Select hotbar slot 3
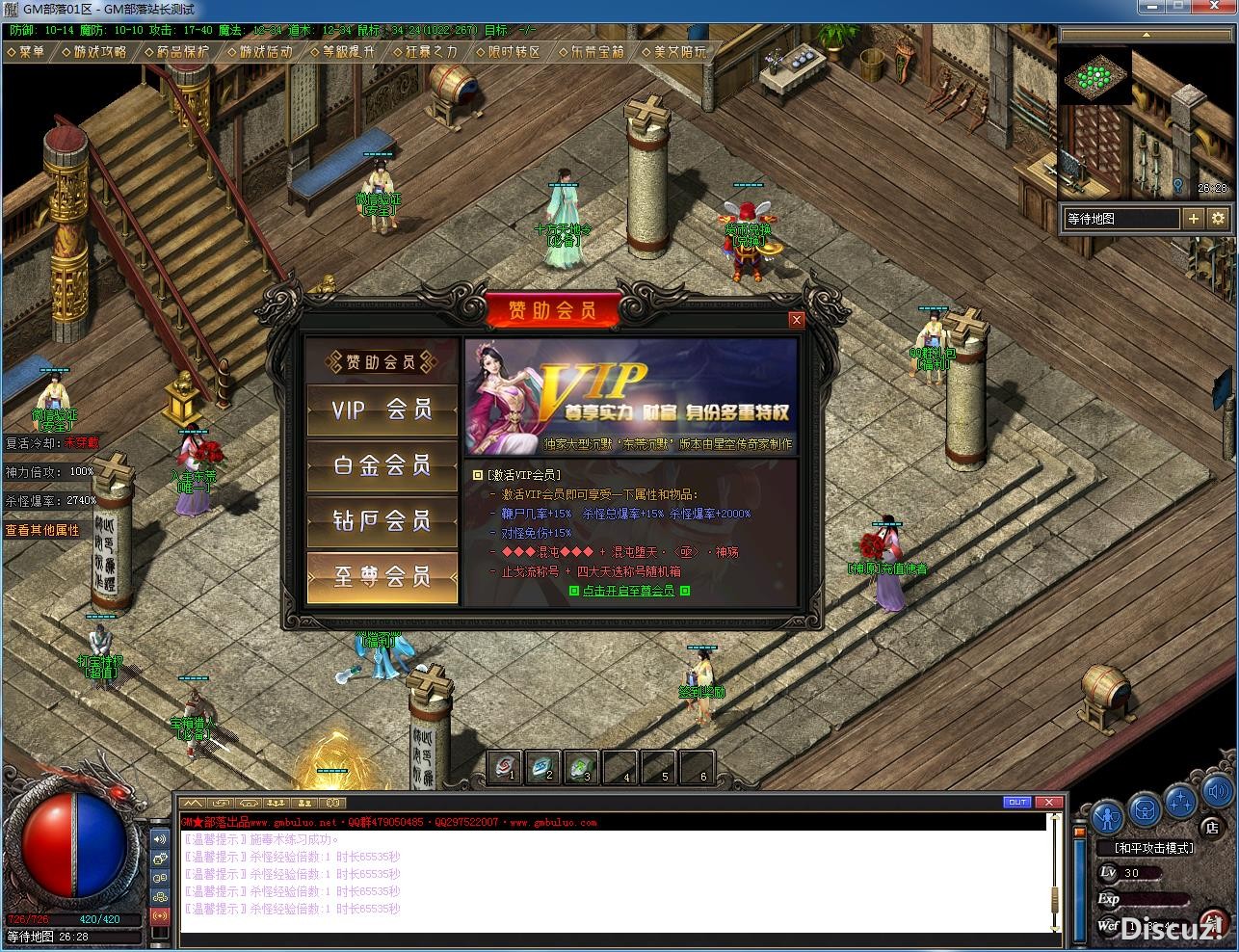This screenshot has width=1239, height=952. (x=582, y=767)
